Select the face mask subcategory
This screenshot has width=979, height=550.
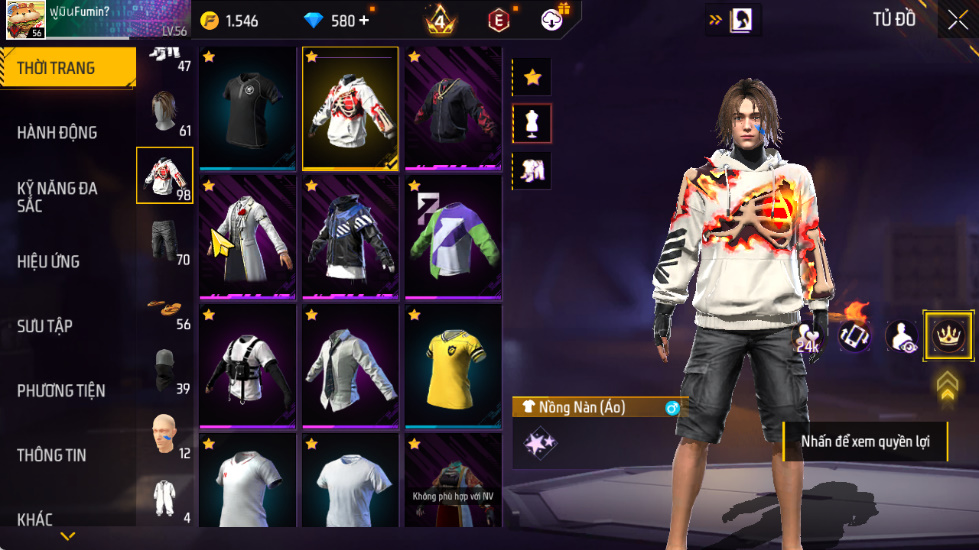pos(165,370)
